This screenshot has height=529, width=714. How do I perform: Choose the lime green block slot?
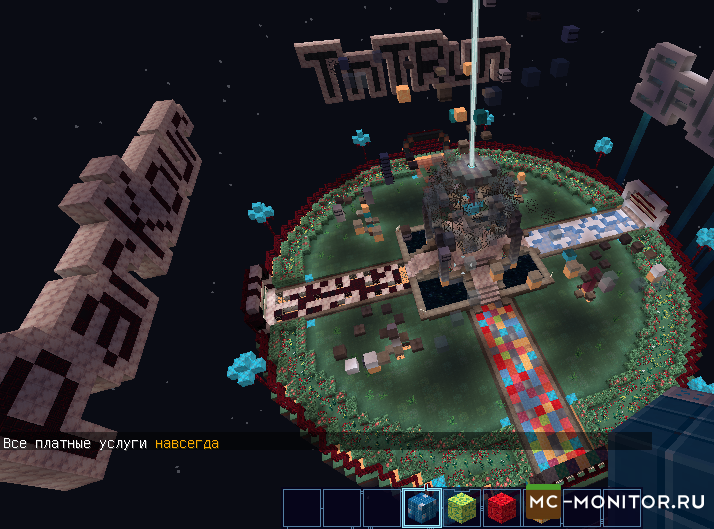[461, 507]
